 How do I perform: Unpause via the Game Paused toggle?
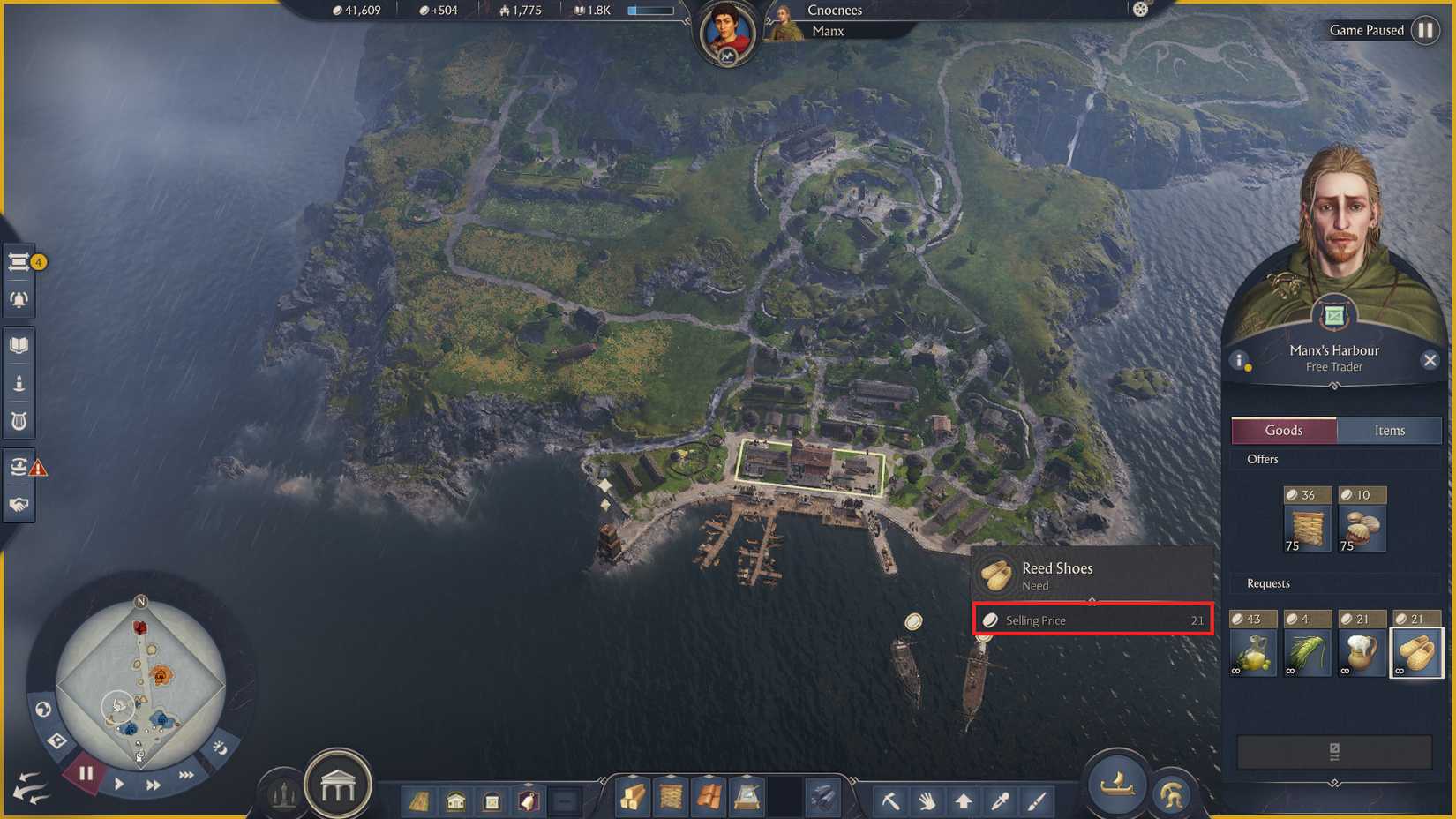point(1427,30)
